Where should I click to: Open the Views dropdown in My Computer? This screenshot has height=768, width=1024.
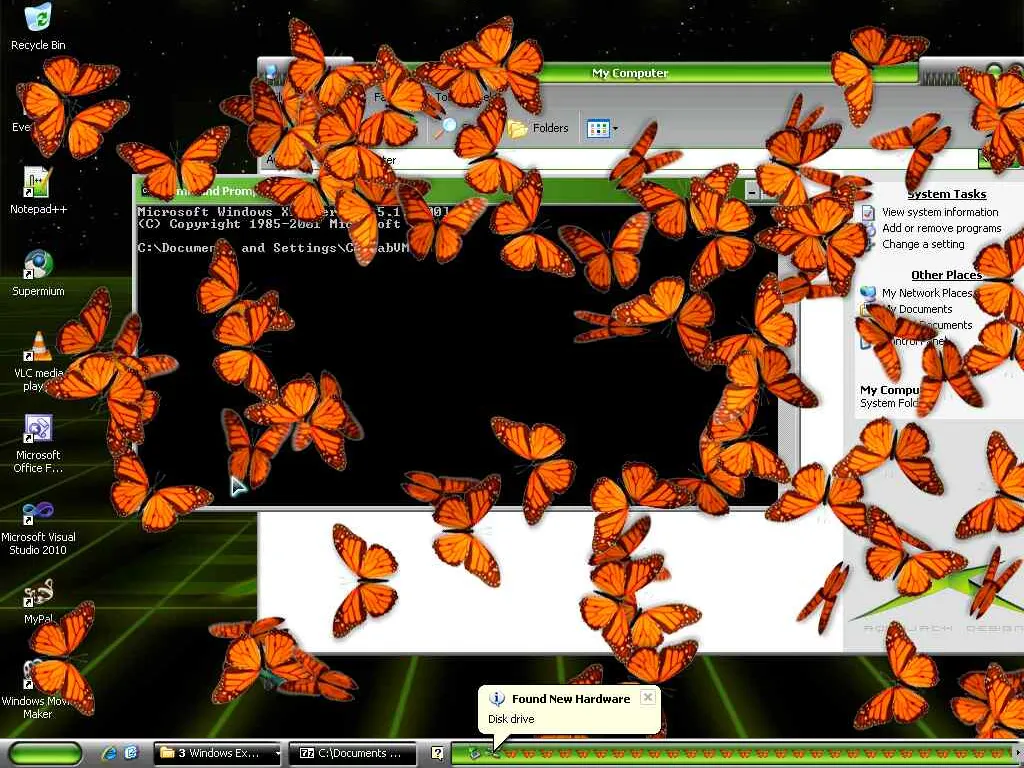[602, 128]
